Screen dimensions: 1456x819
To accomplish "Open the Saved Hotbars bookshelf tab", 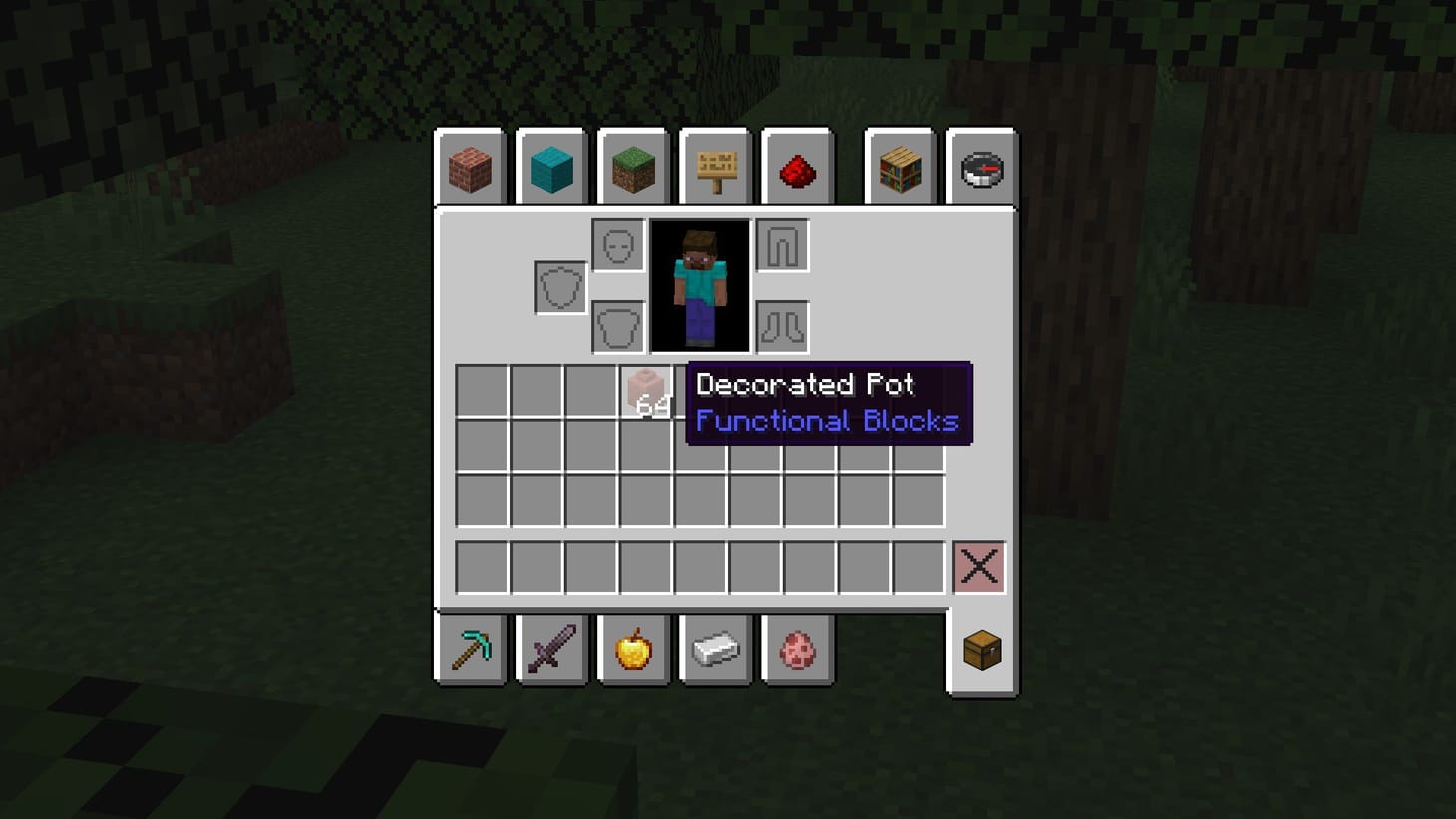I will pos(899,168).
